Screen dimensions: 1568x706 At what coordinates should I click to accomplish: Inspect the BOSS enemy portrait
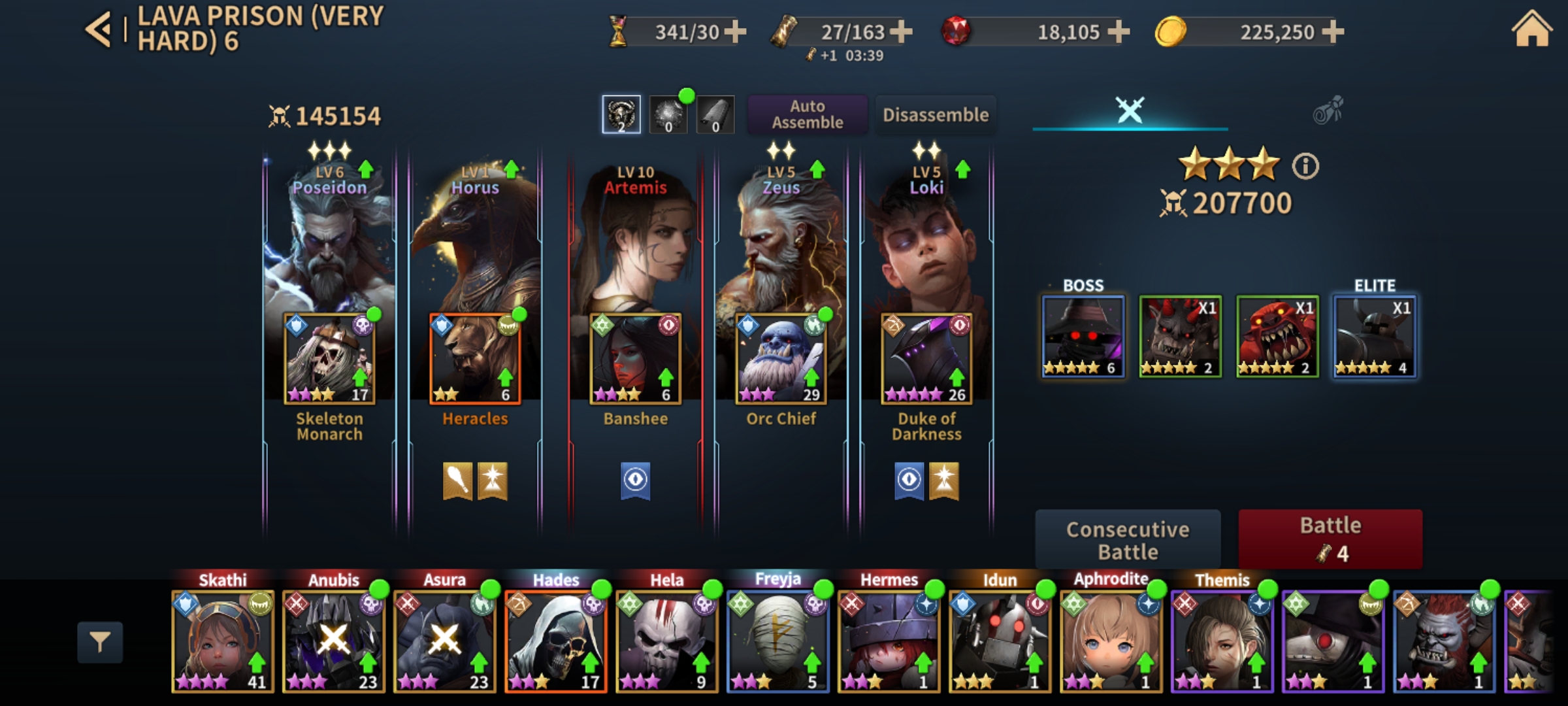coord(1083,336)
